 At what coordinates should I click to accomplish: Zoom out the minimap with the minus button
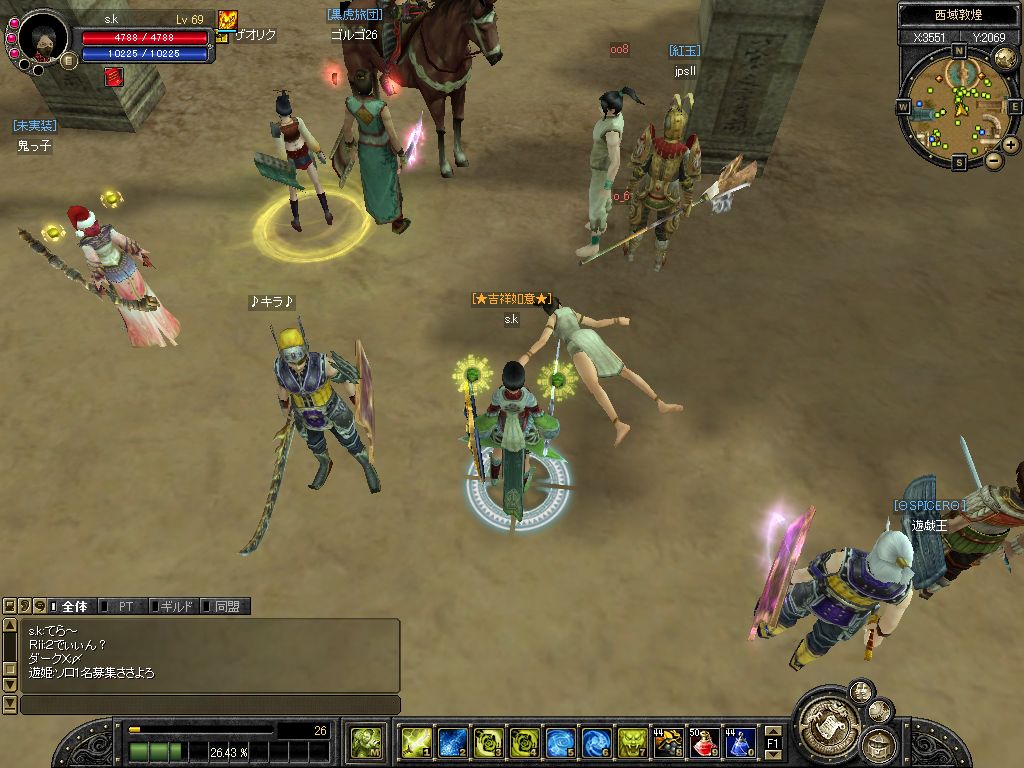pyautogui.click(x=993, y=160)
